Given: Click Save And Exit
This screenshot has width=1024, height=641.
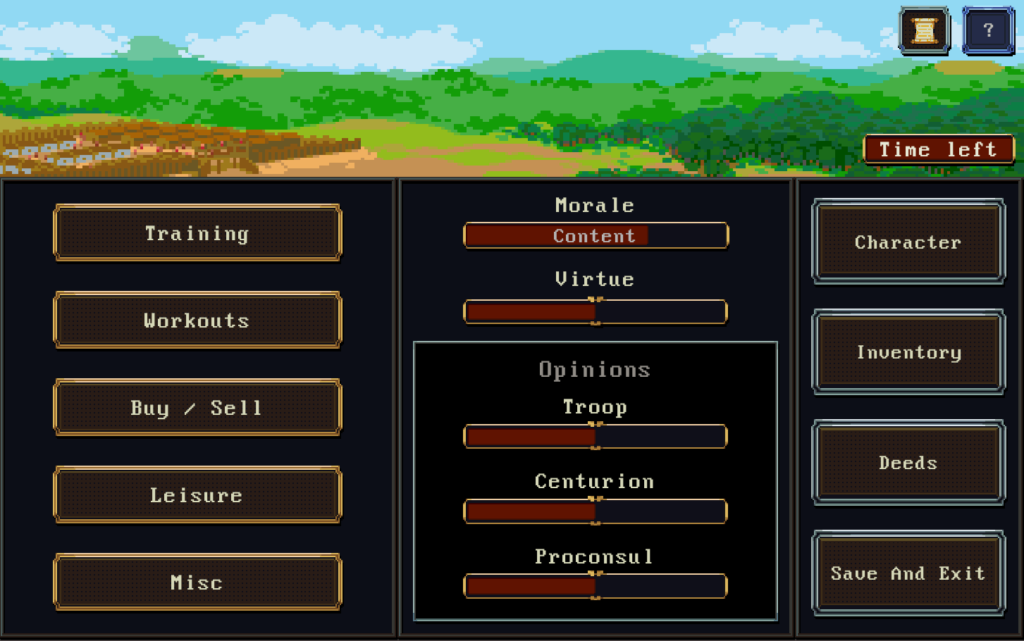Looking at the screenshot, I should click(x=908, y=573).
